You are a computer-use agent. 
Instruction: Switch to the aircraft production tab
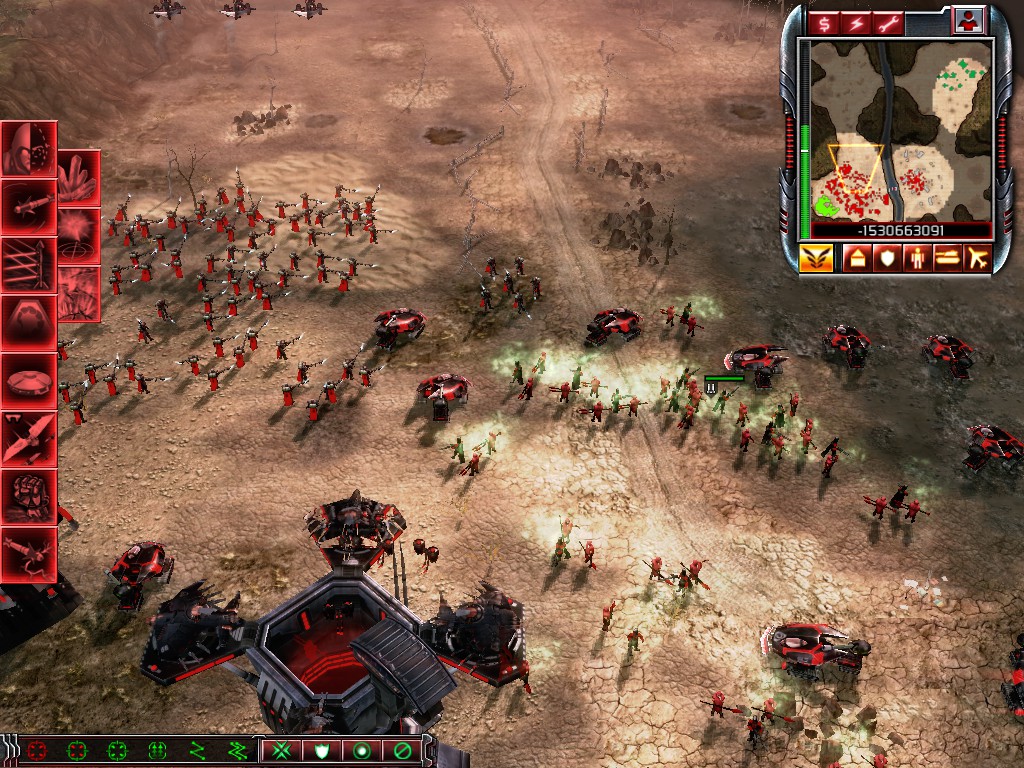pyautogui.click(x=976, y=258)
